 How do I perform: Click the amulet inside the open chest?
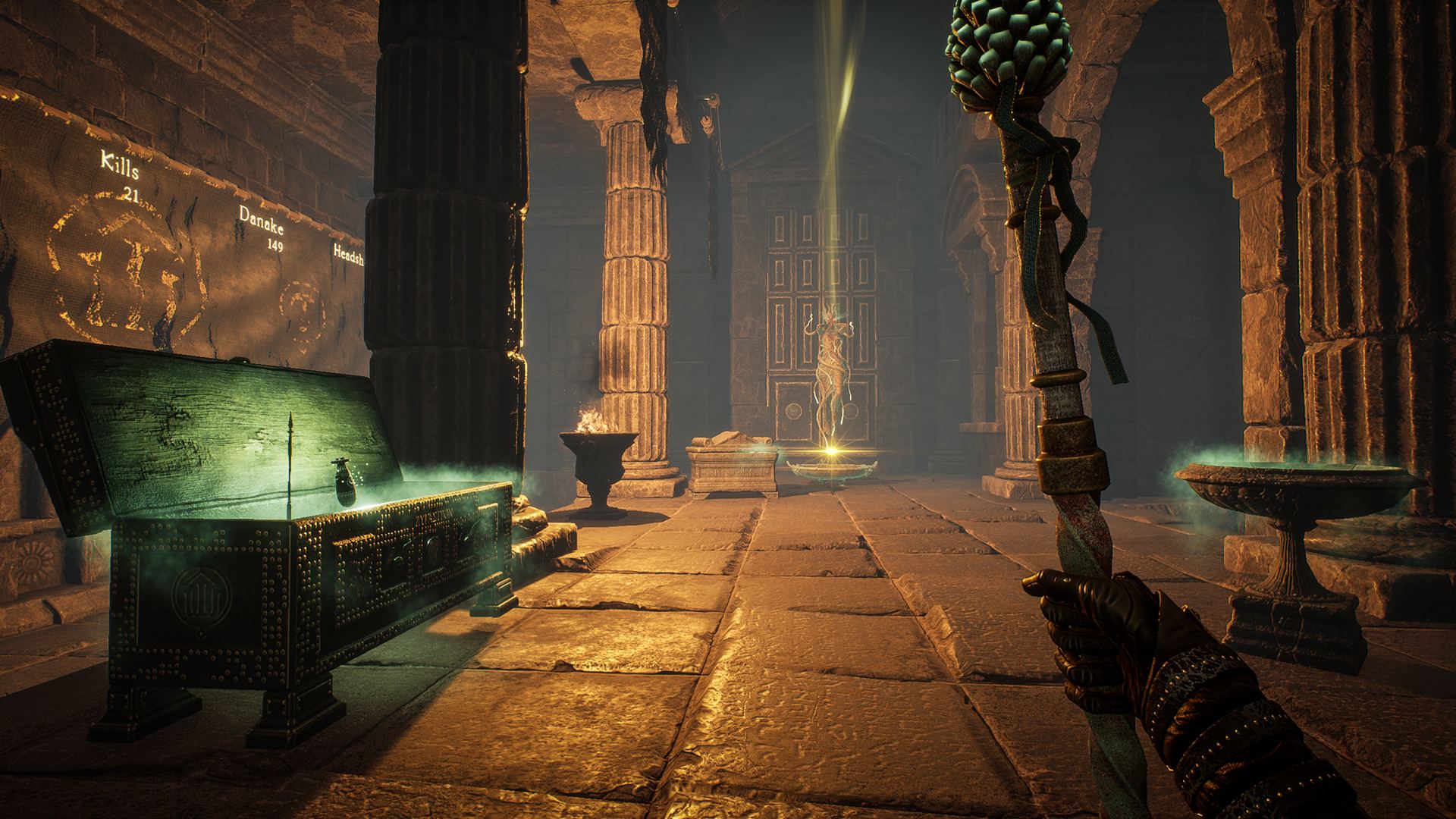pyautogui.click(x=345, y=482)
